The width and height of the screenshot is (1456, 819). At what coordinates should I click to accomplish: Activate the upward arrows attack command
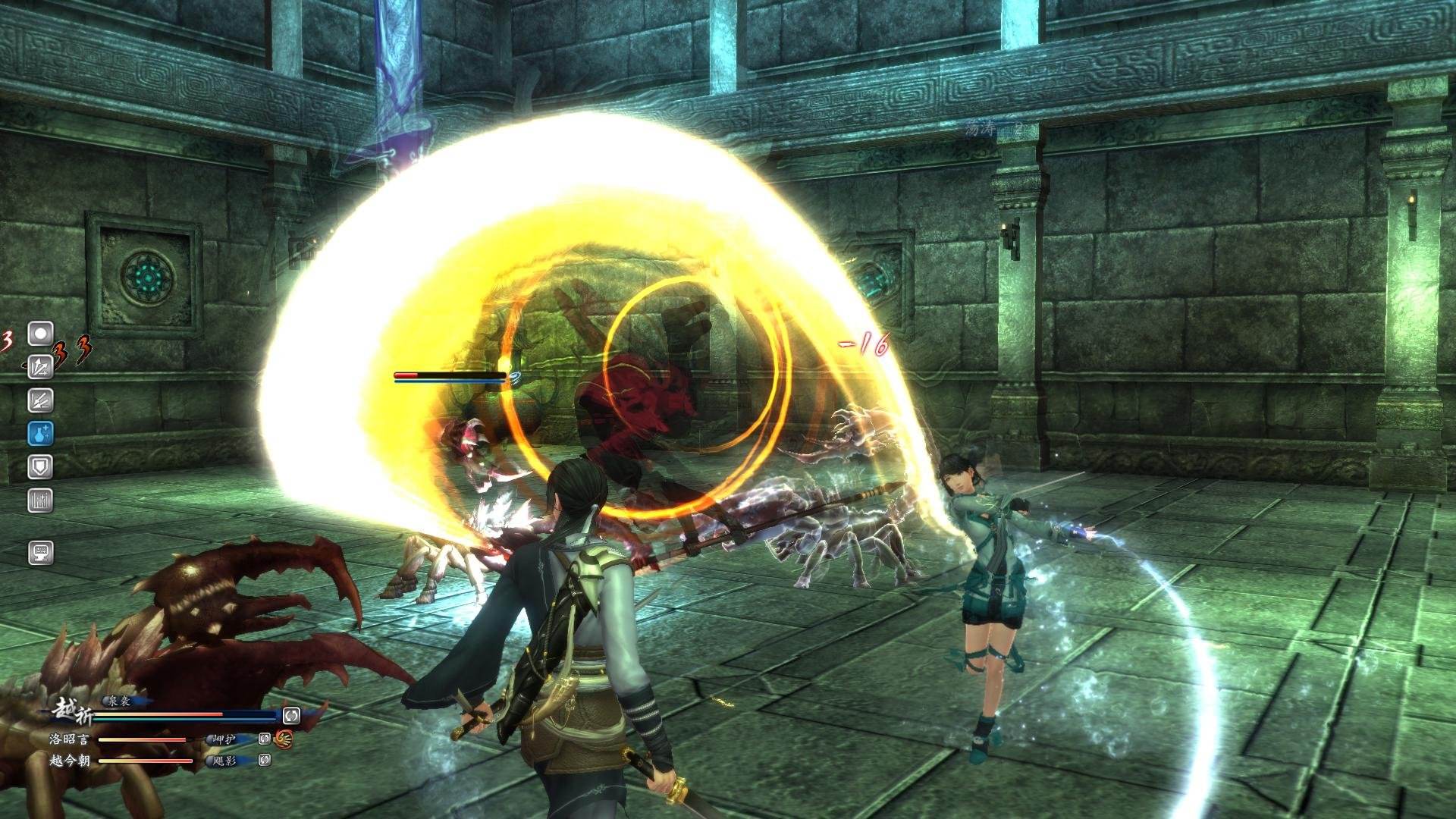click(x=40, y=366)
